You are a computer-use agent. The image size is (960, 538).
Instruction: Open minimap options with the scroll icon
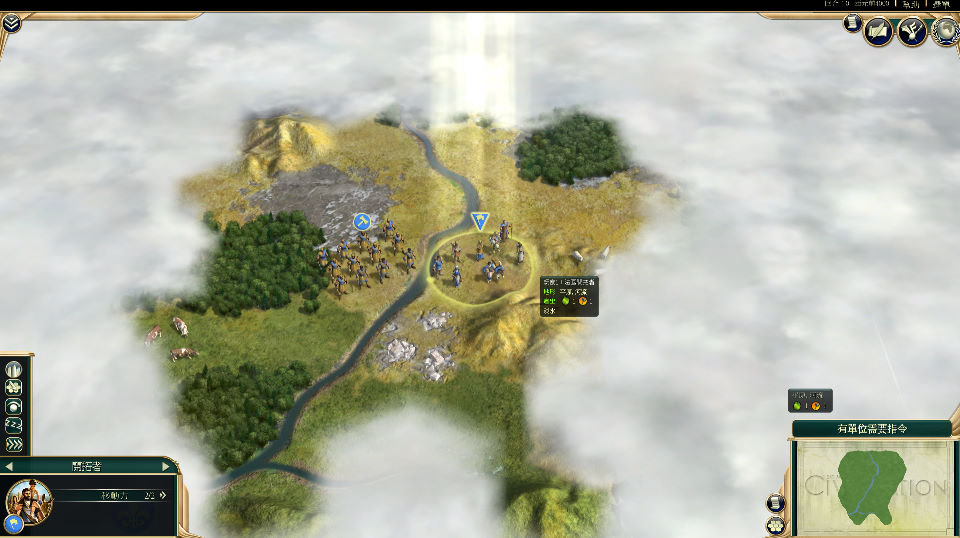coord(776,503)
